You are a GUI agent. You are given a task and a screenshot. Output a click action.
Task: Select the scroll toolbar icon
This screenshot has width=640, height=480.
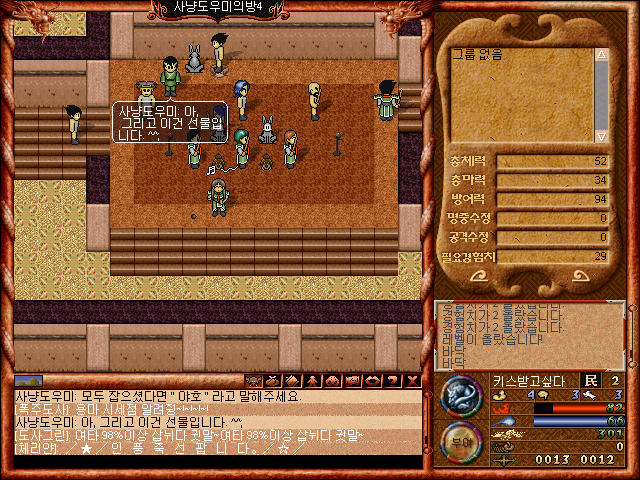coord(293,381)
